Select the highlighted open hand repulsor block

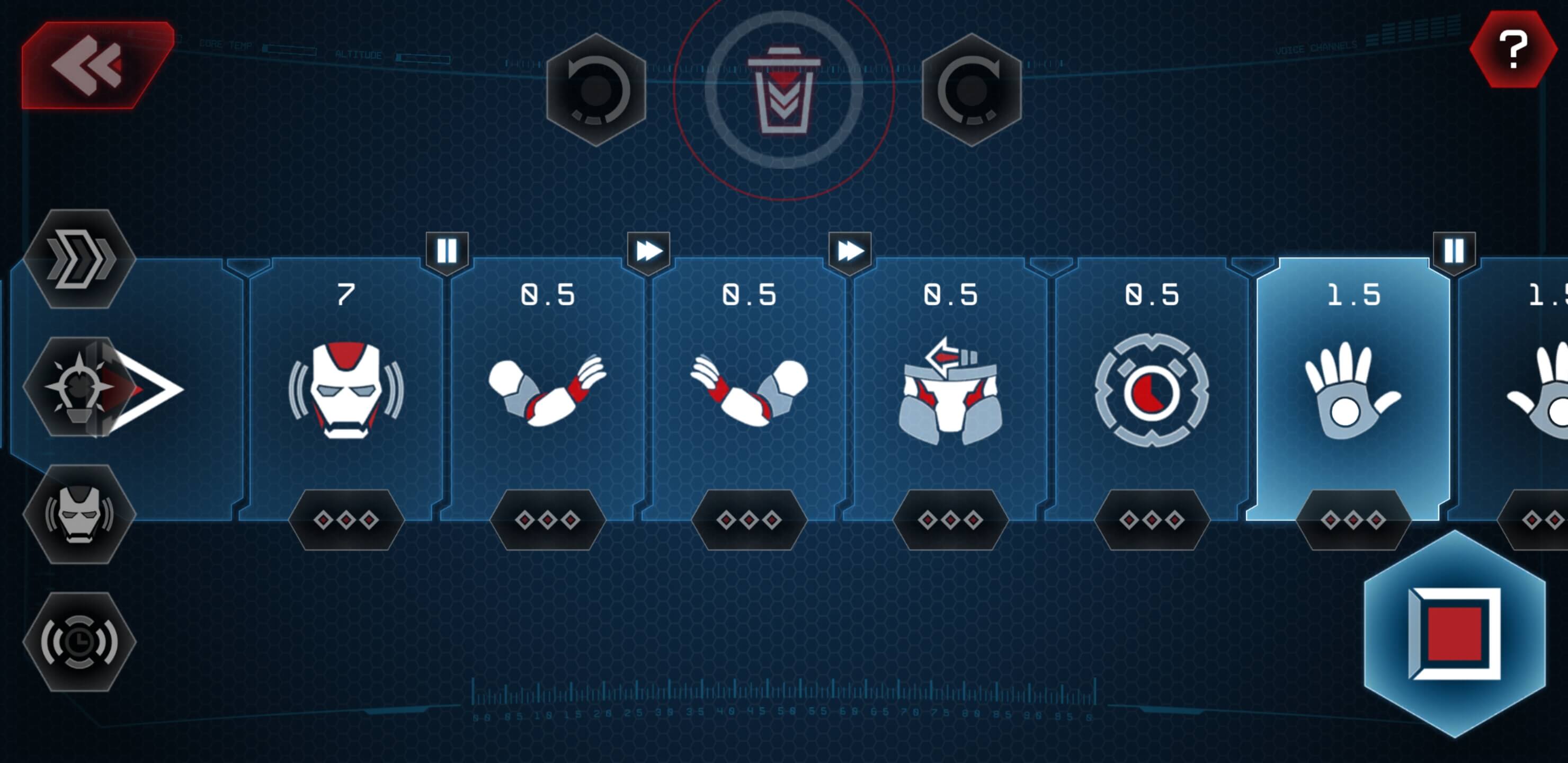[x=1352, y=390]
